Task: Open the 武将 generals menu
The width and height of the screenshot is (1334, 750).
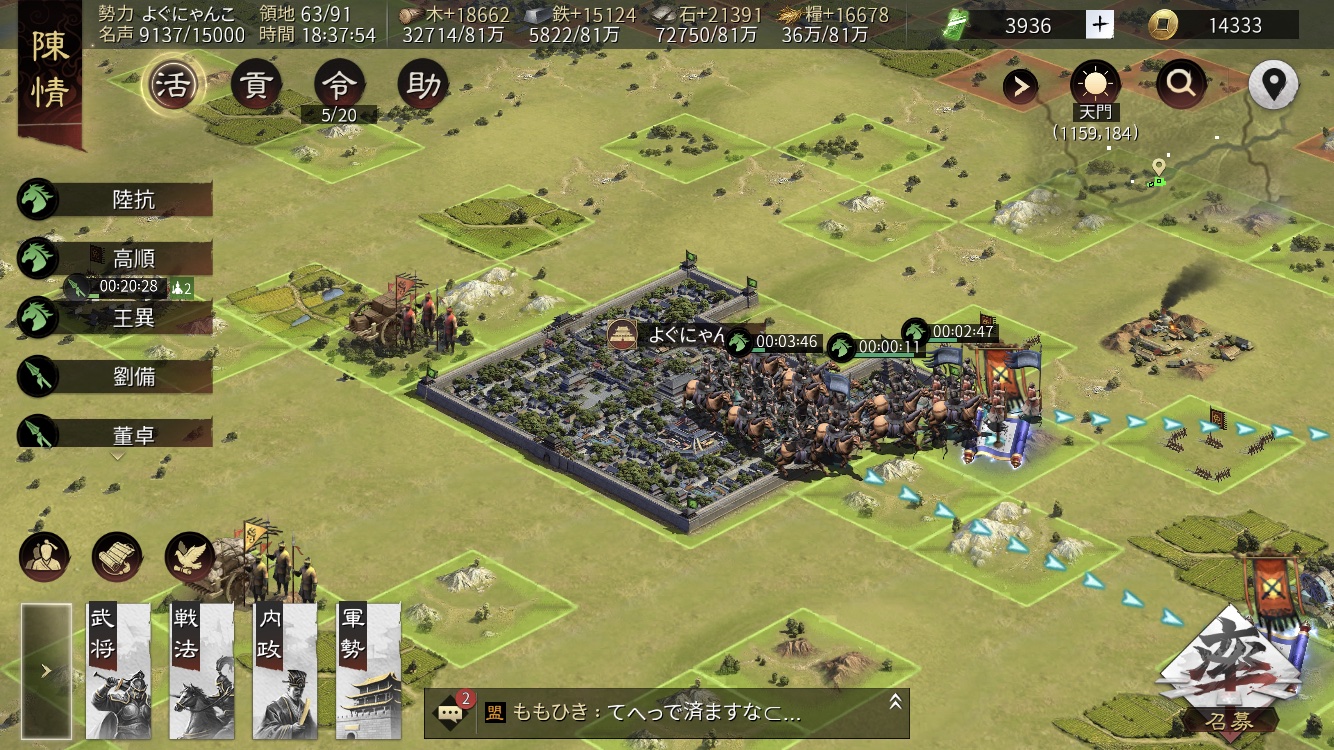Action: (x=117, y=670)
